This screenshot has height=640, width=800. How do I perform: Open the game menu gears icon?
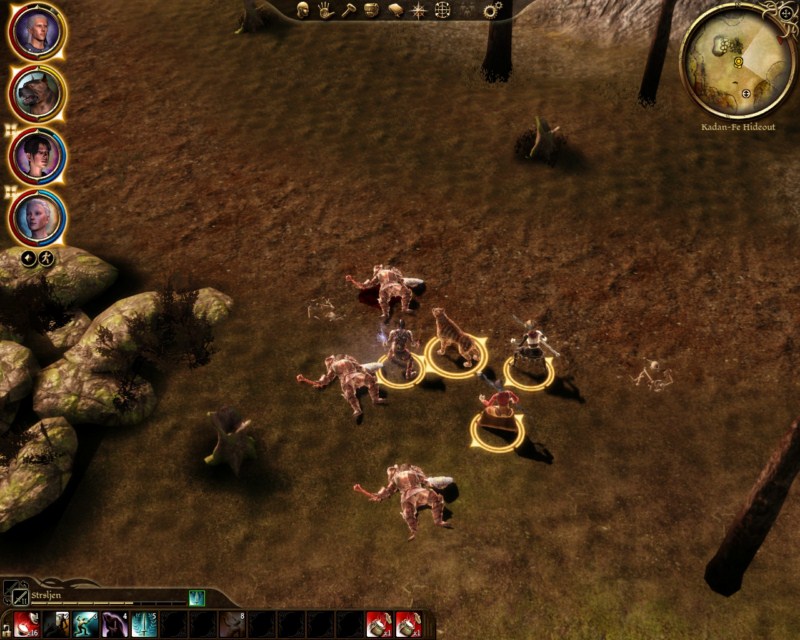pyautogui.click(x=492, y=10)
